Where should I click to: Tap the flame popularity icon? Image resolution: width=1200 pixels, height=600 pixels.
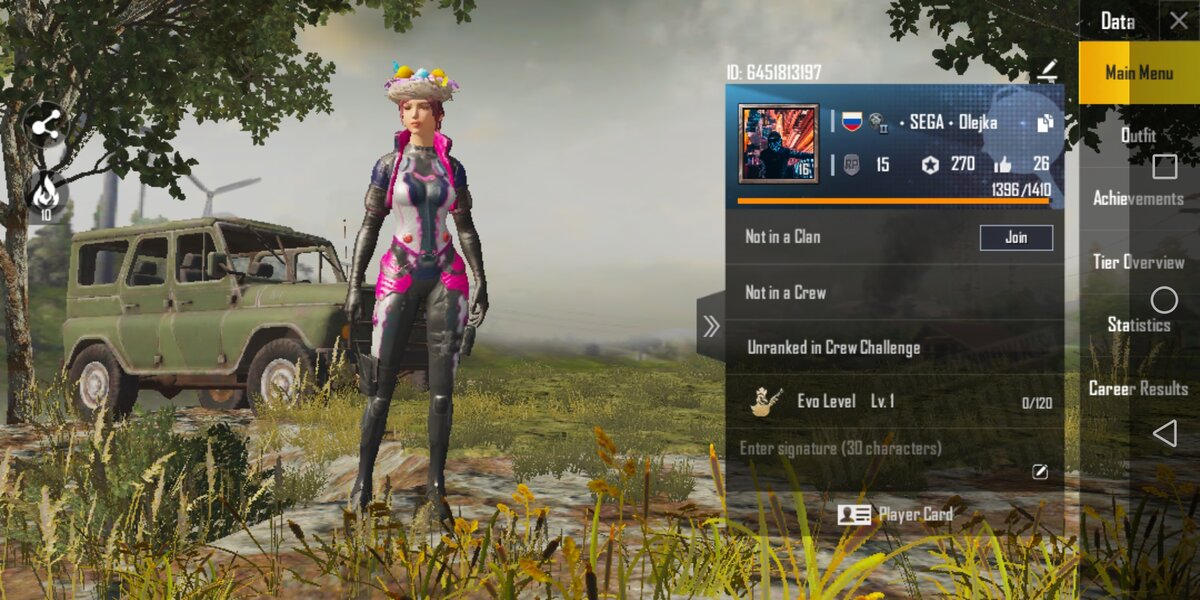pos(46,192)
